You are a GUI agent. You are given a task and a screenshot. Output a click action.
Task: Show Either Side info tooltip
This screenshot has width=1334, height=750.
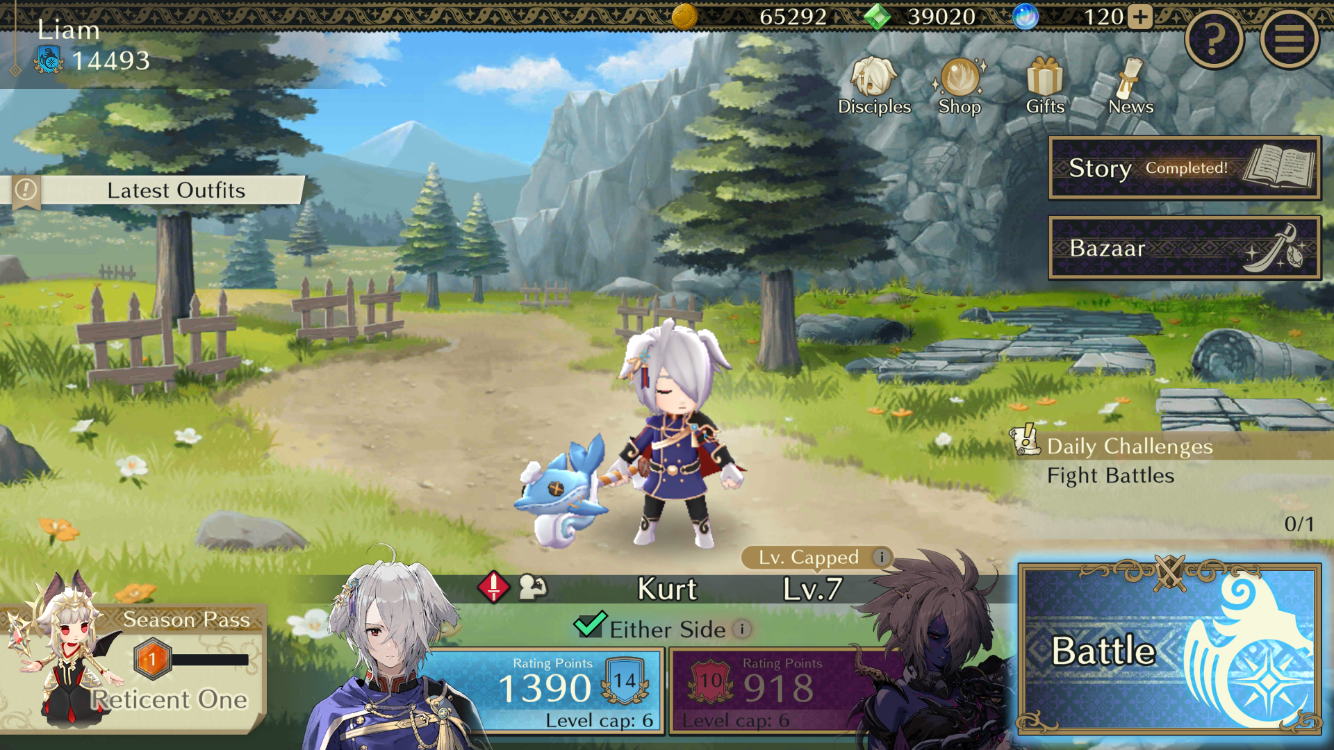[741, 629]
